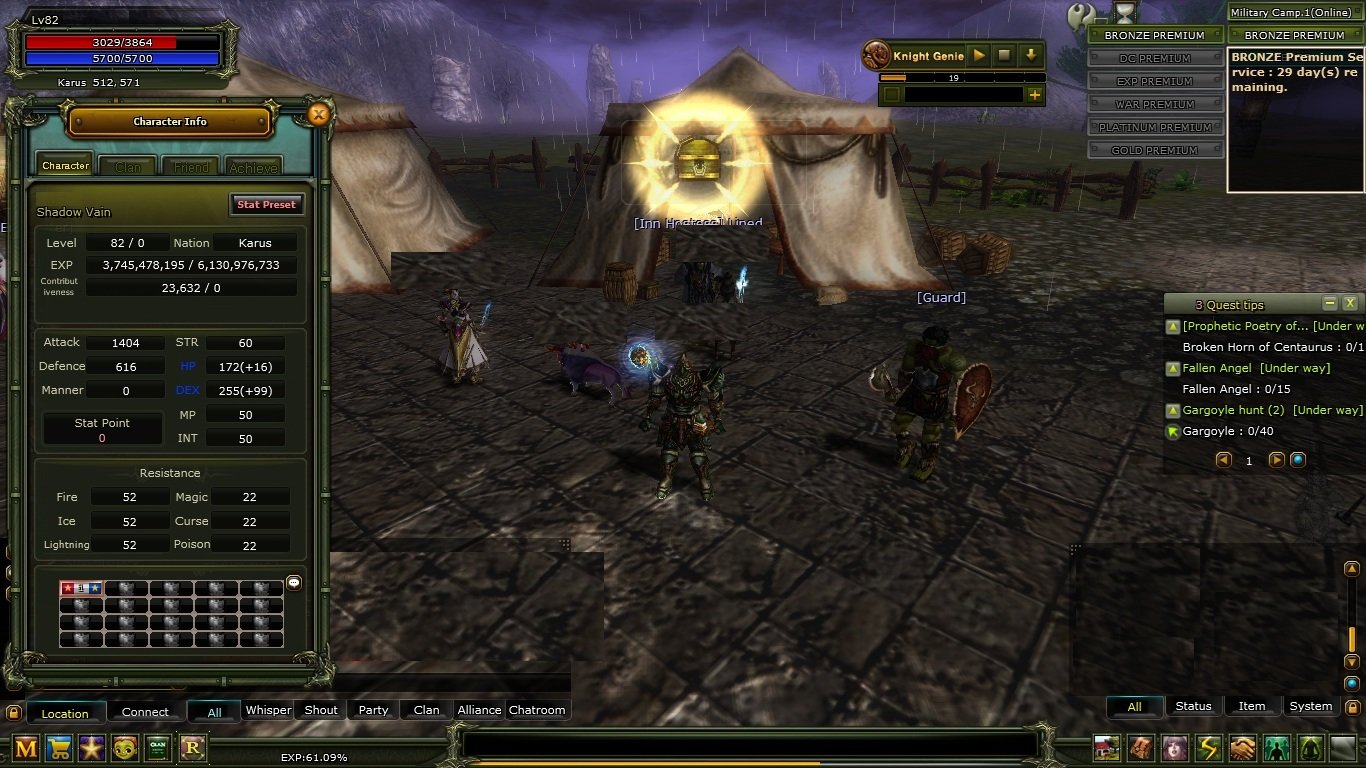
Task: Click the lightning bolt skill icon
Action: point(1209,748)
